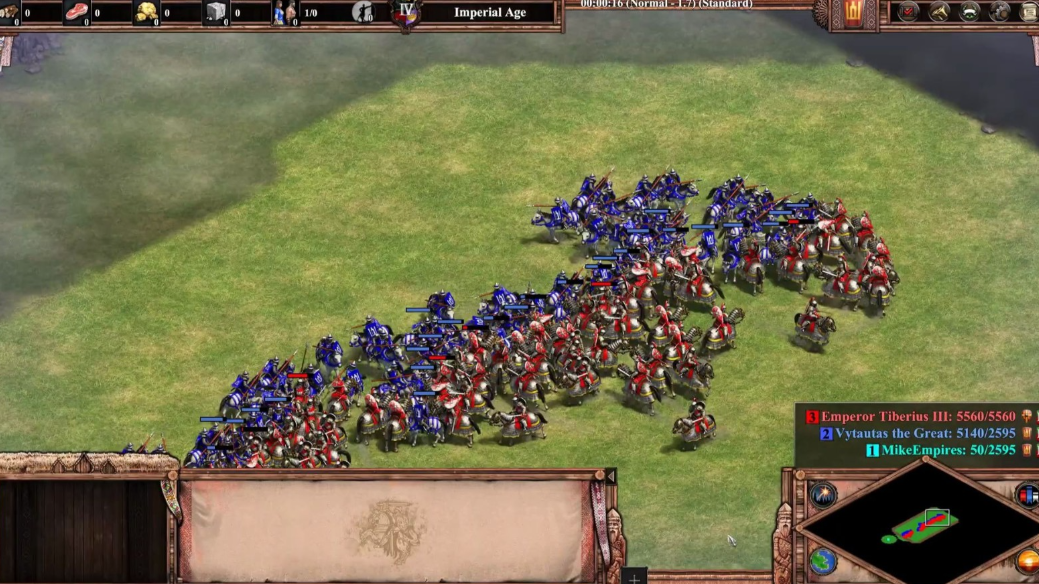Screen dimensions: 1039x584
Task: Open the objectives checklist button
Action: (x=908, y=12)
